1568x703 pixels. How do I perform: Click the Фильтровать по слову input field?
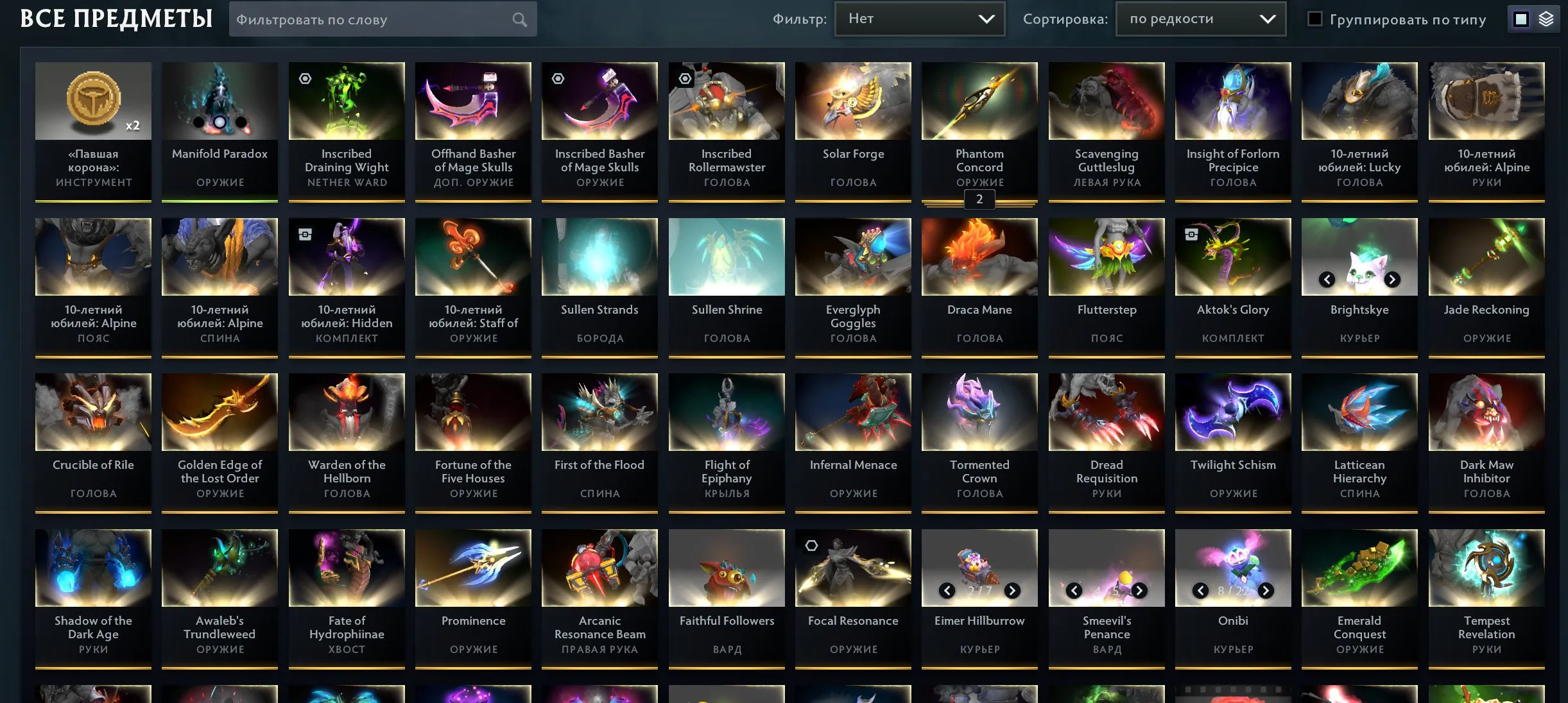pyautogui.click(x=372, y=19)
